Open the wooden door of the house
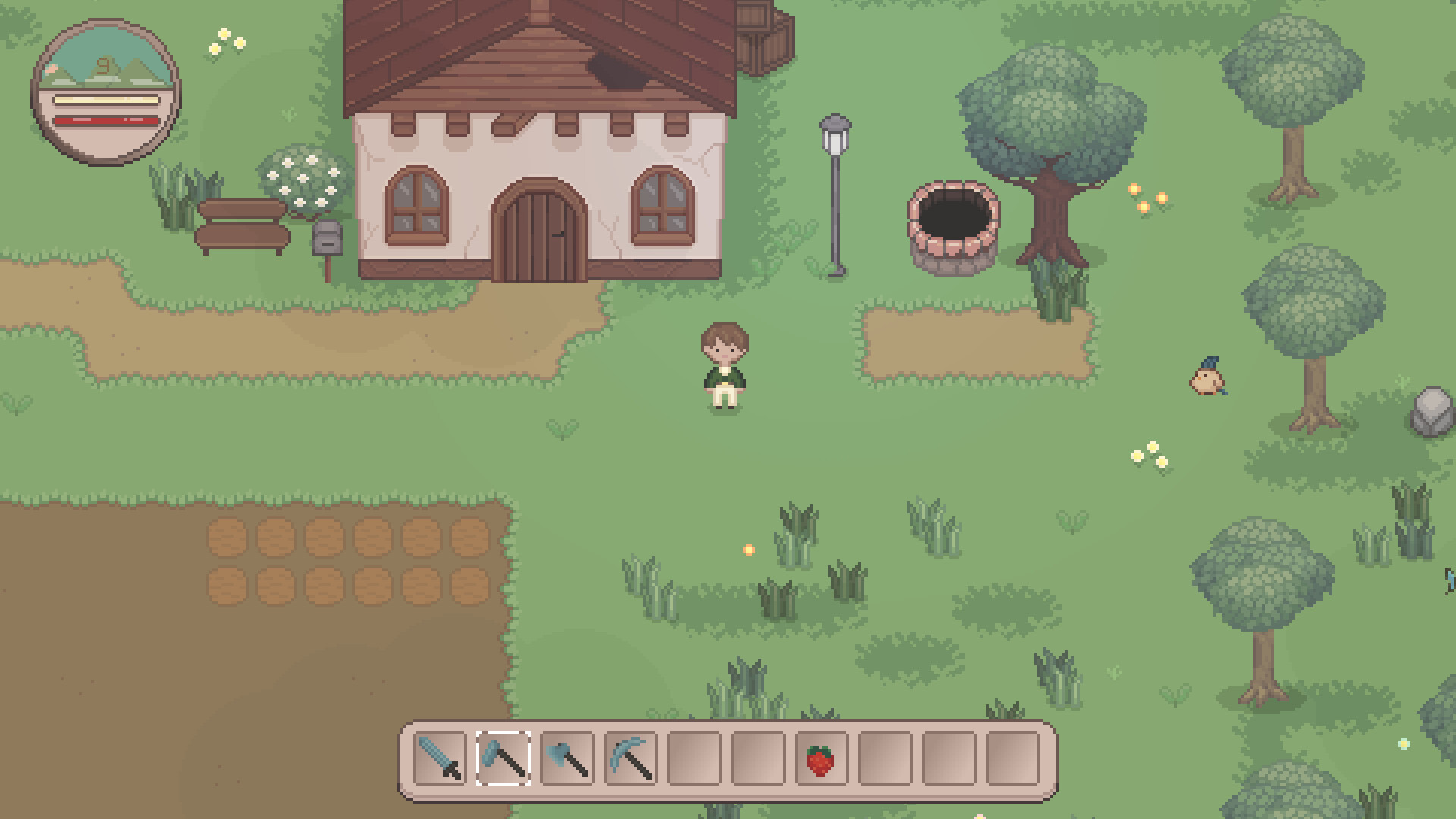 pos(540,231)
